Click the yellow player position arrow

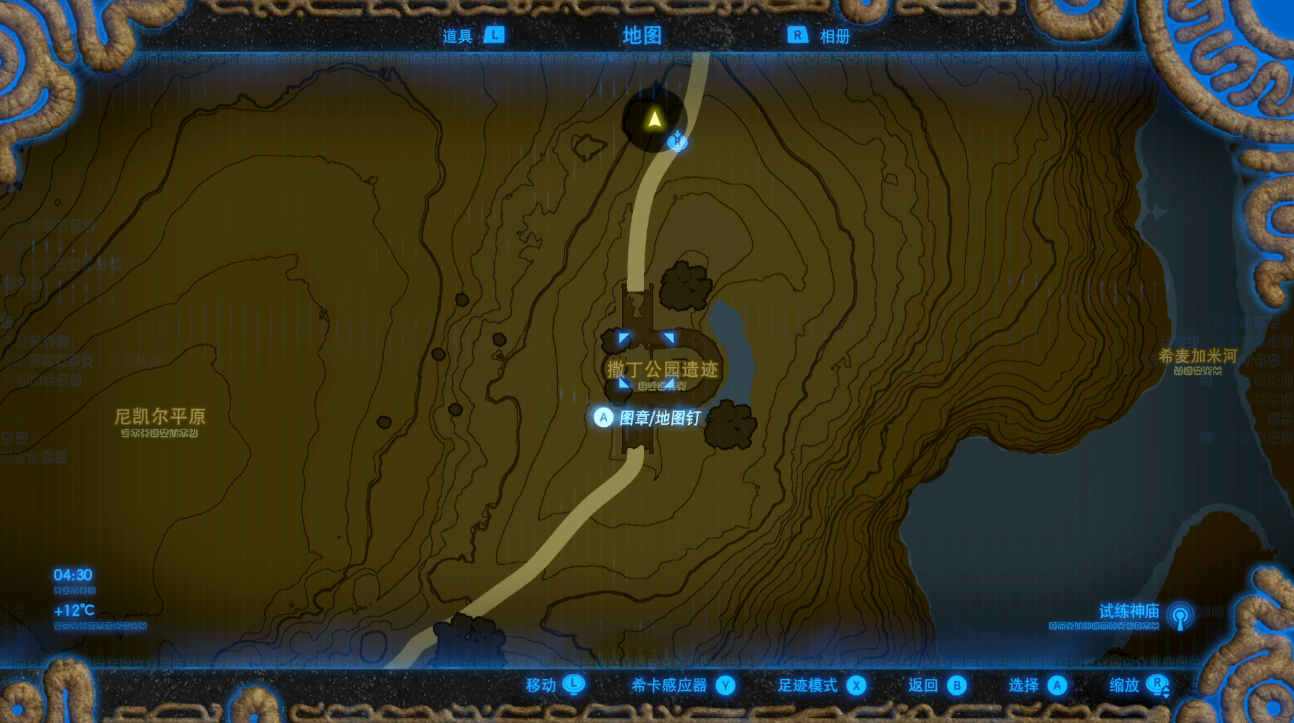pos(654,120)
